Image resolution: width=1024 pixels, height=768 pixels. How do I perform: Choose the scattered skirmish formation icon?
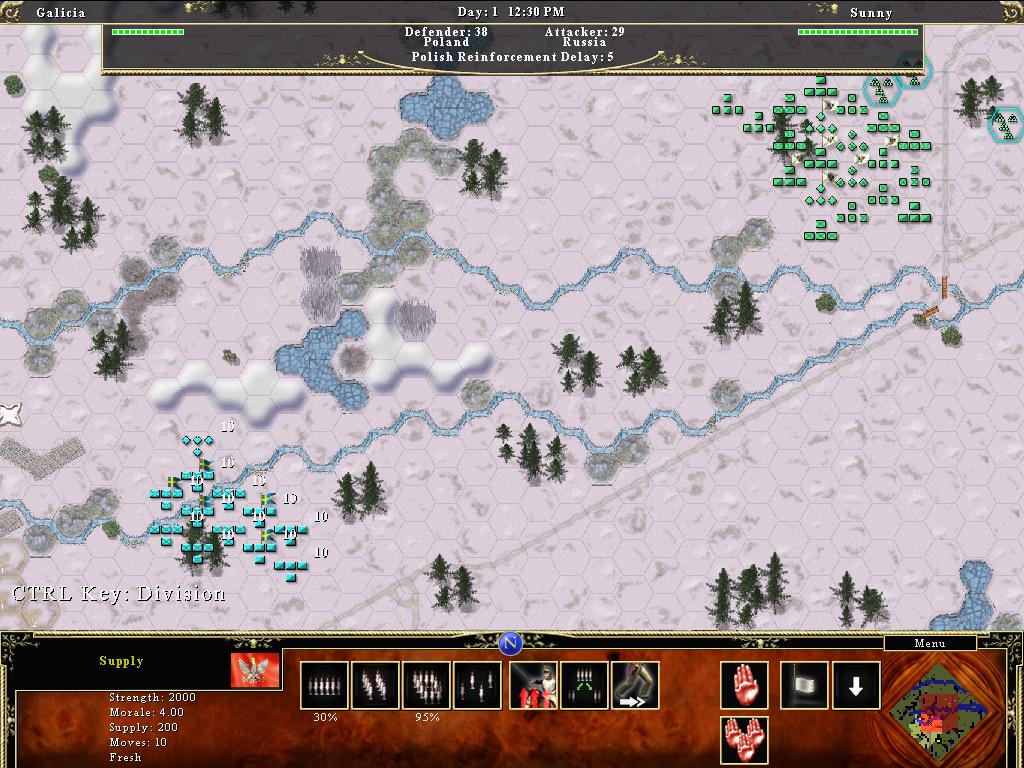[477, 685]
